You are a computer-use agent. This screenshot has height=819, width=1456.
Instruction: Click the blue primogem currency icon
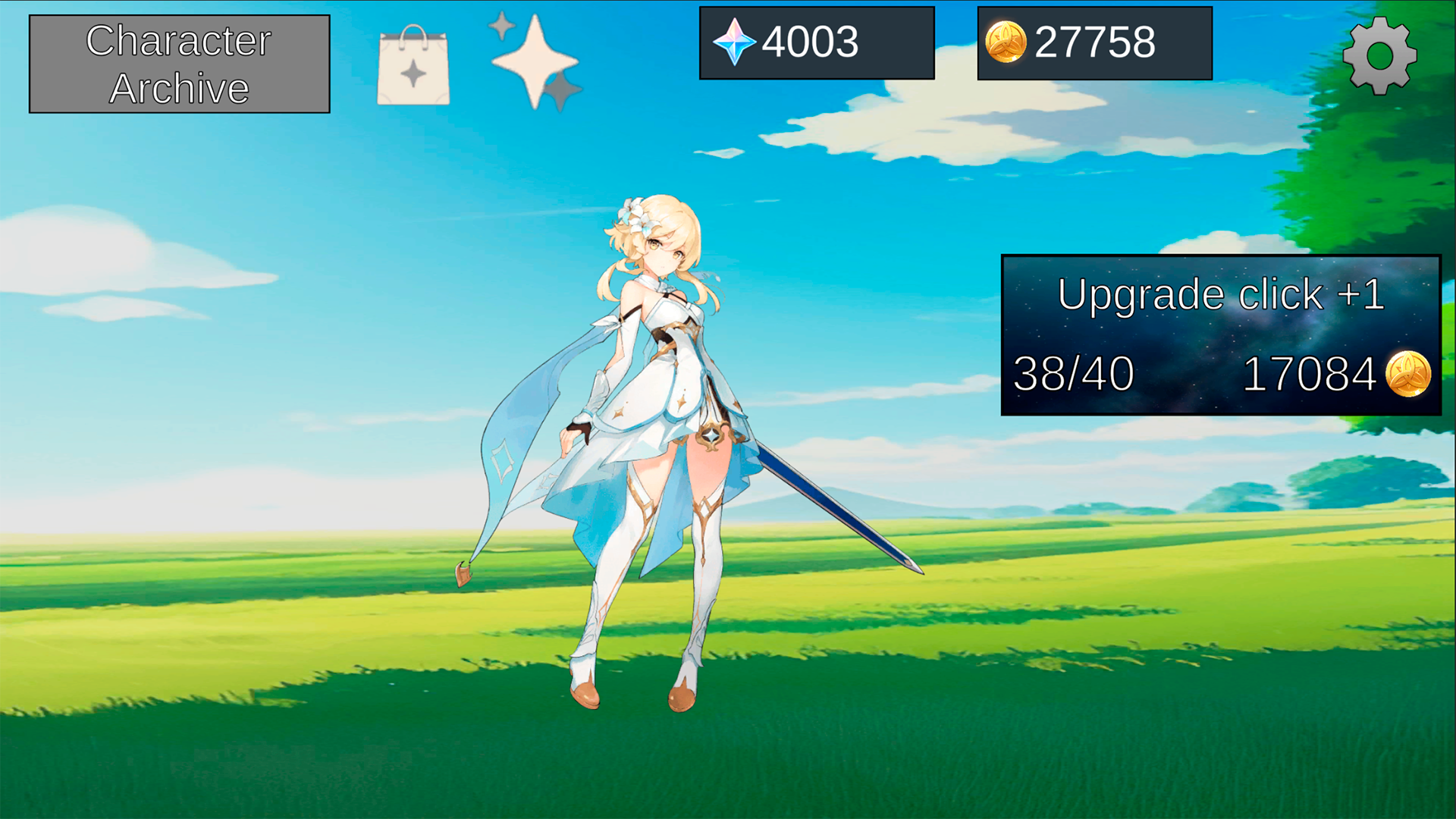pyautogui.click(x=735, y=43)
